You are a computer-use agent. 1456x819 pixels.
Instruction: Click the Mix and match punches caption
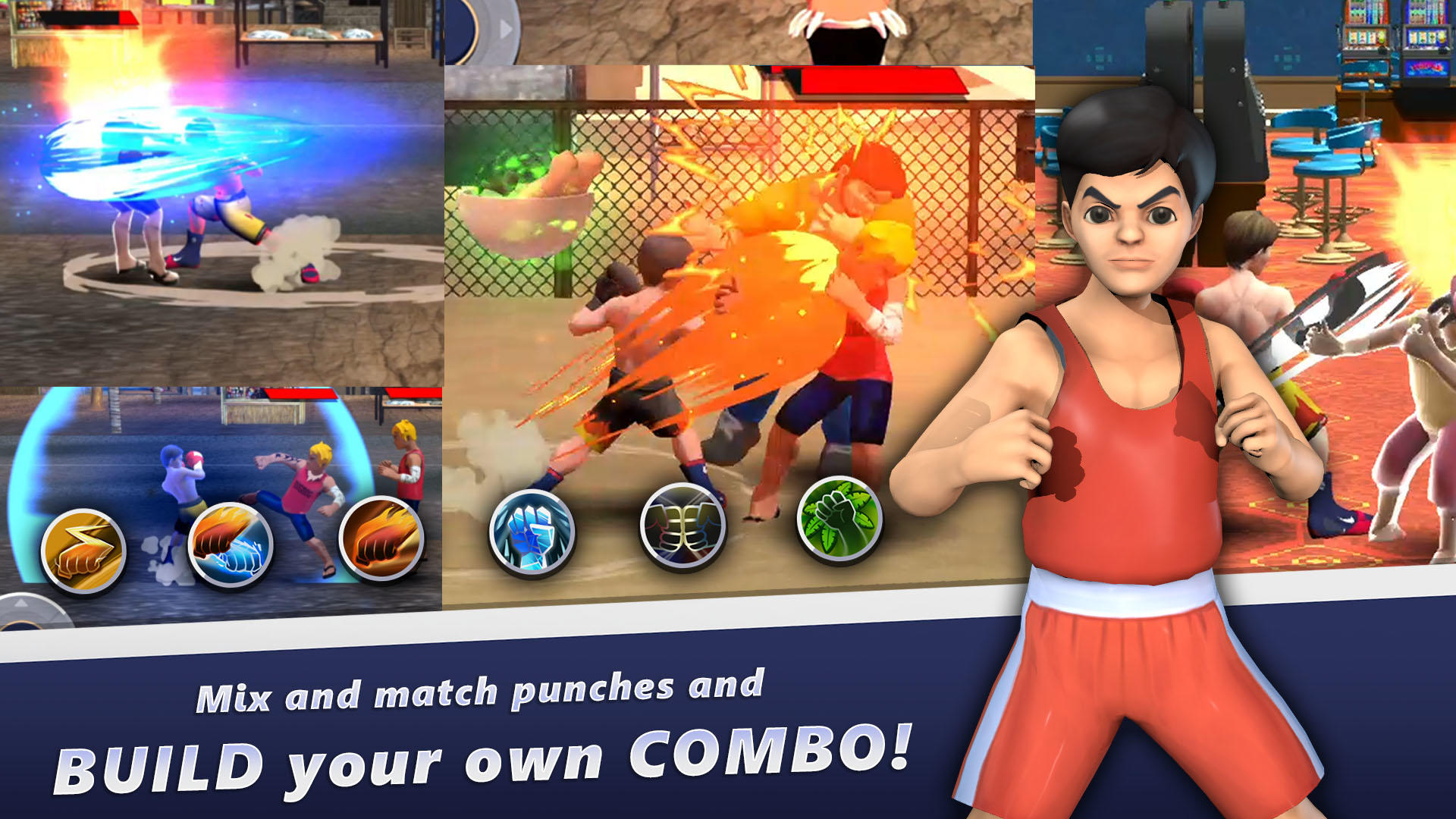[482, 692]
